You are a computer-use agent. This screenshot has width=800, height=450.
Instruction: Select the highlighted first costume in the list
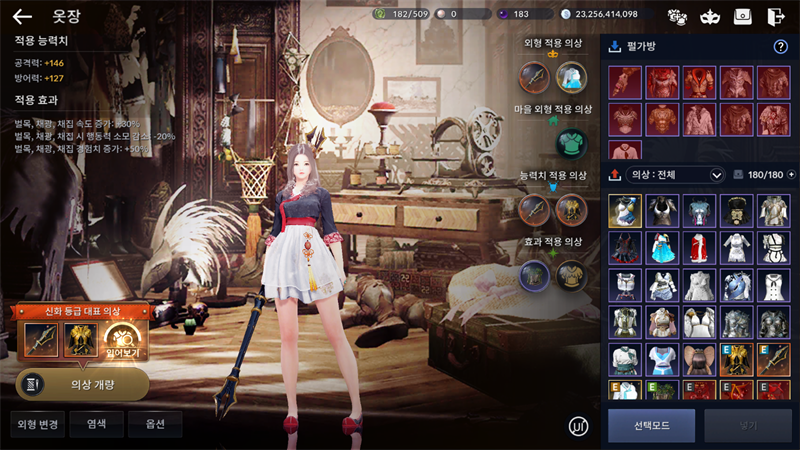click(625, 210)
